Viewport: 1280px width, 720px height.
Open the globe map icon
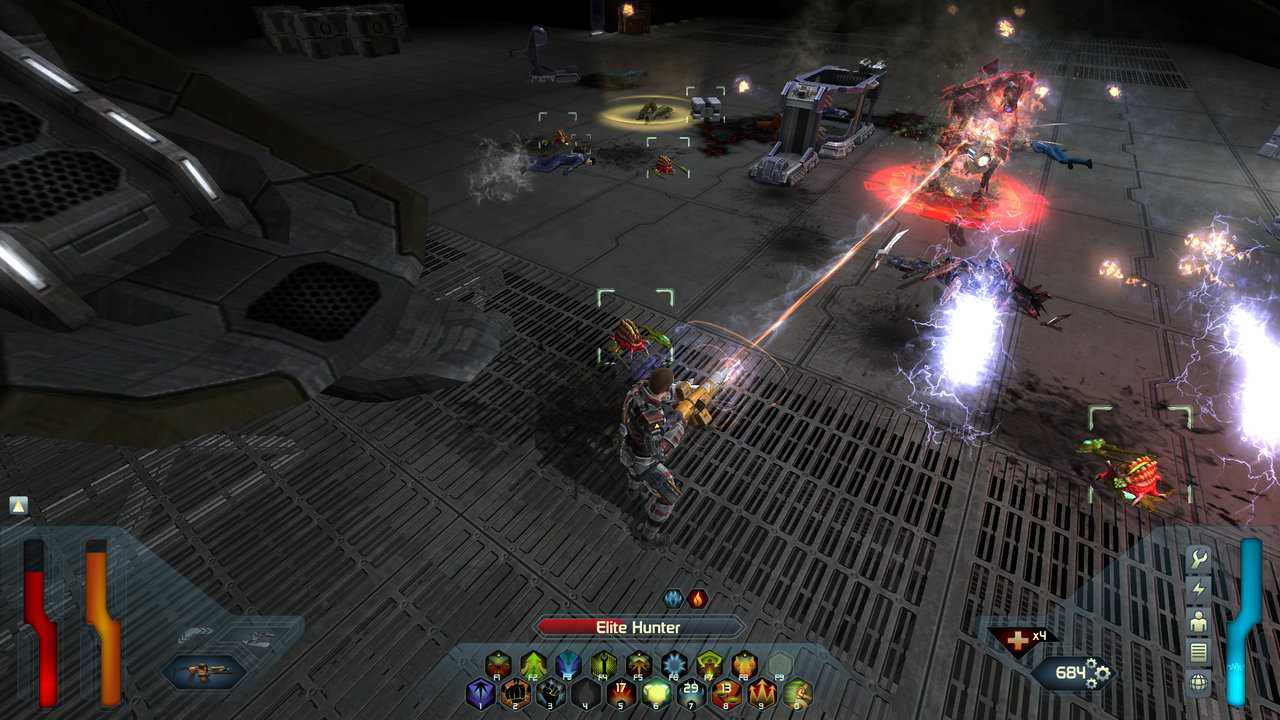click(1197, 683)
